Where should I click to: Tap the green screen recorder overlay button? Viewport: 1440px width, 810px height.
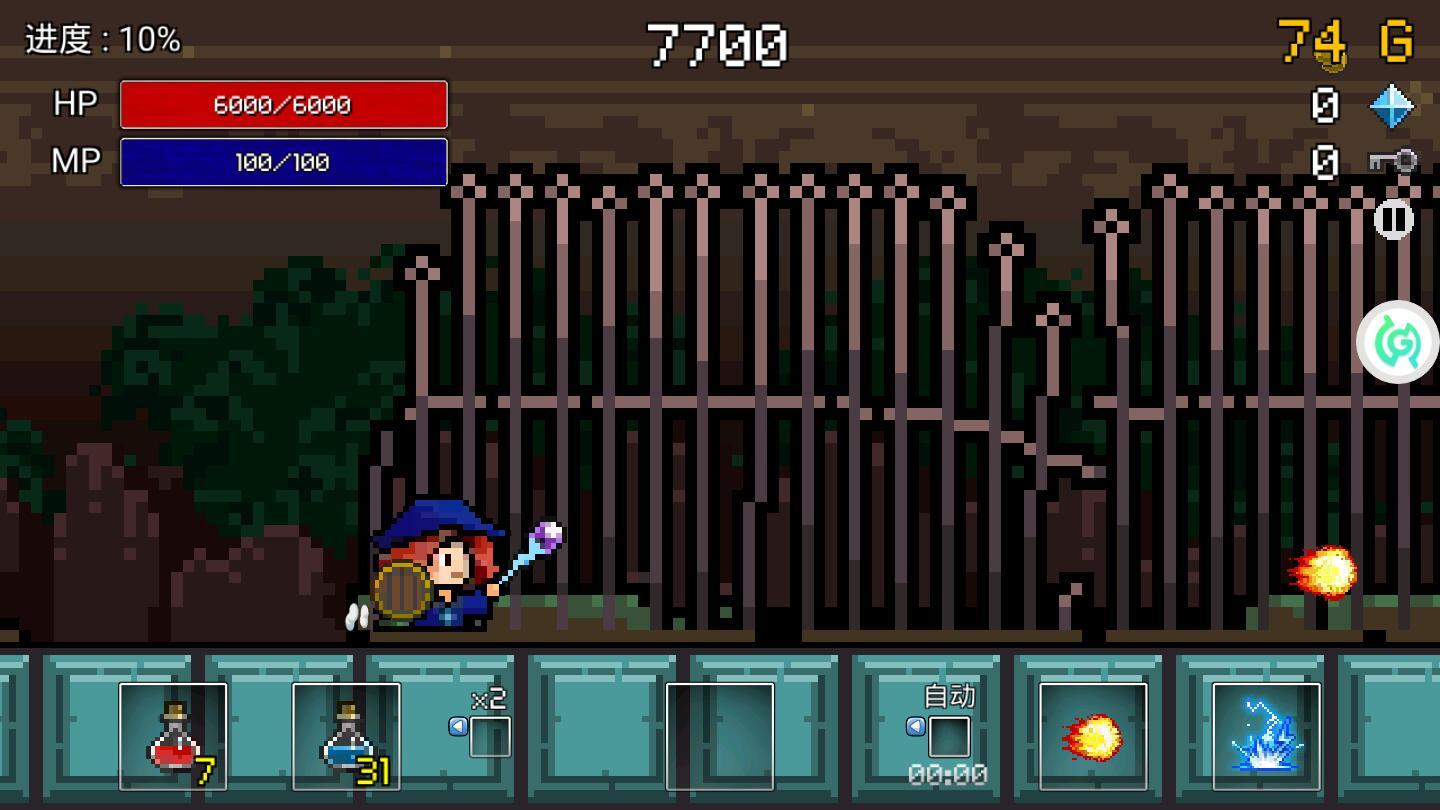point(1397,343)
